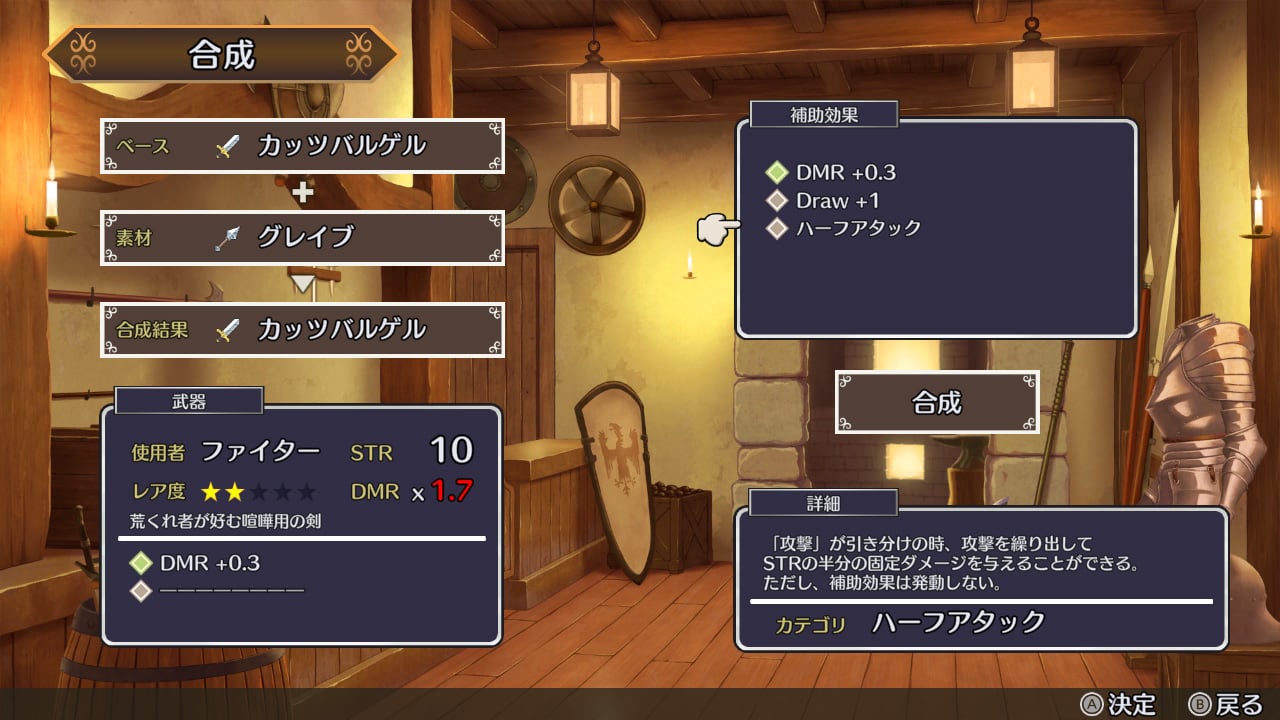
Task: Confirm with the 合成 button
Action: tap(937, 402)
